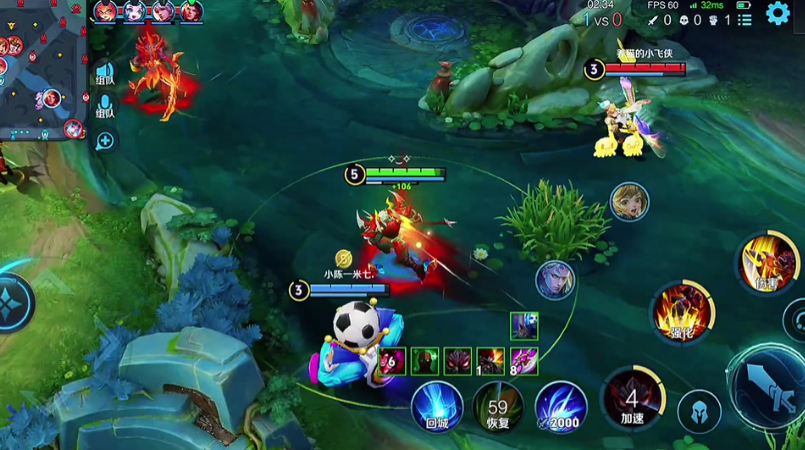The image size is (805, 450).
Task: Select the first teammate portrait in top row
Action: (x=105, y=12)
